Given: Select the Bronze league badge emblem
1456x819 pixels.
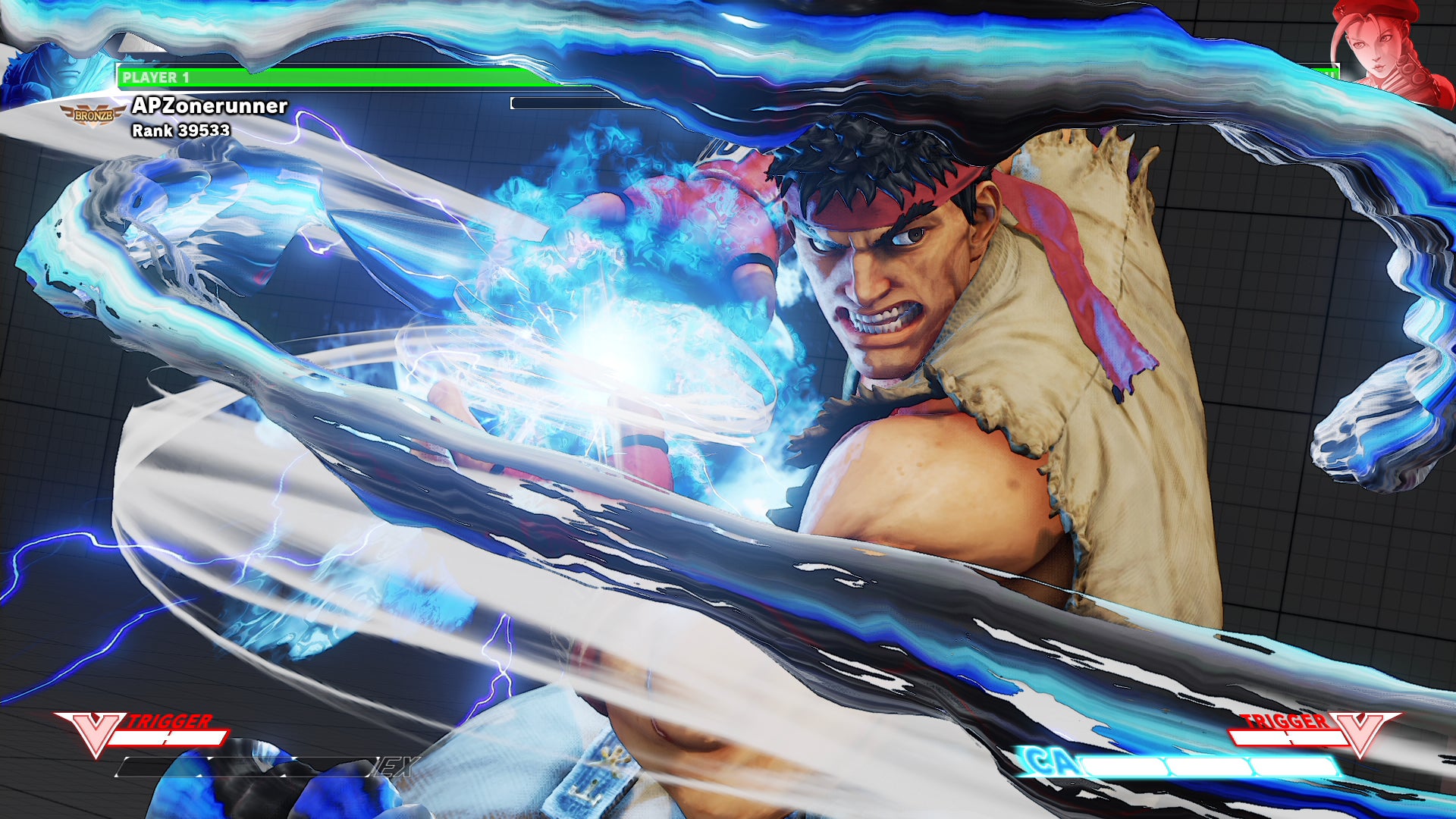Looking at the screenshot, I should point(93,114).
